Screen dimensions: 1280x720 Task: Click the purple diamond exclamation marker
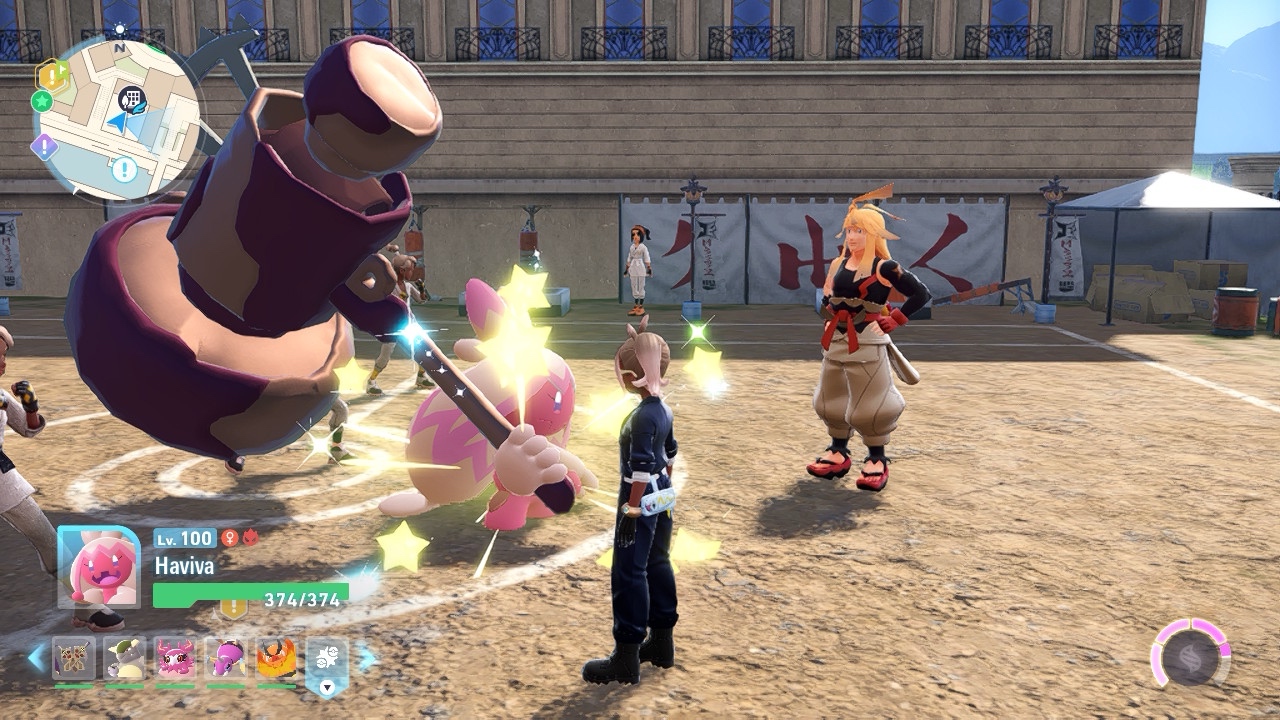(x=44, y=147)
